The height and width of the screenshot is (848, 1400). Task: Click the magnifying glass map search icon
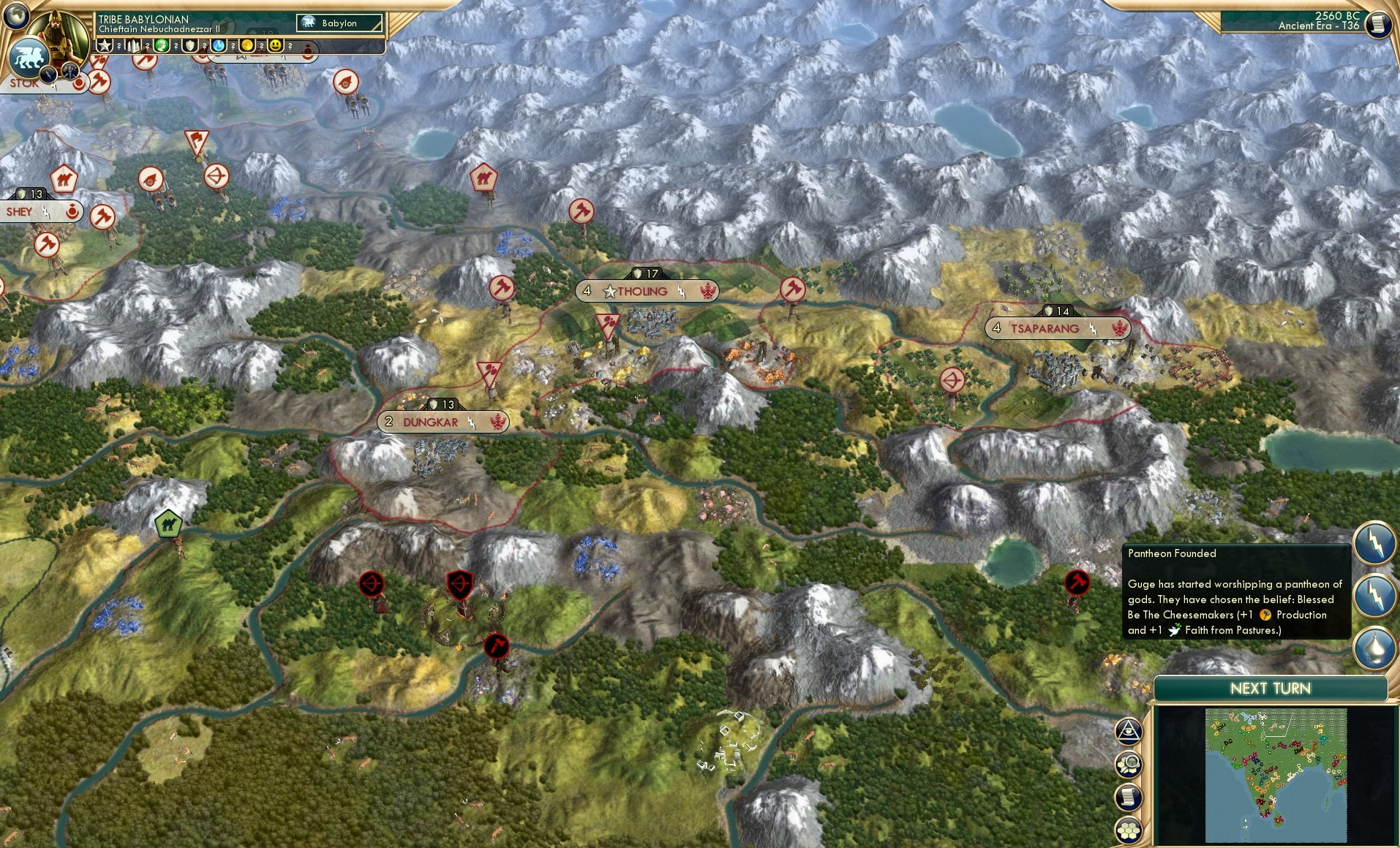[x=1129, y=765]
